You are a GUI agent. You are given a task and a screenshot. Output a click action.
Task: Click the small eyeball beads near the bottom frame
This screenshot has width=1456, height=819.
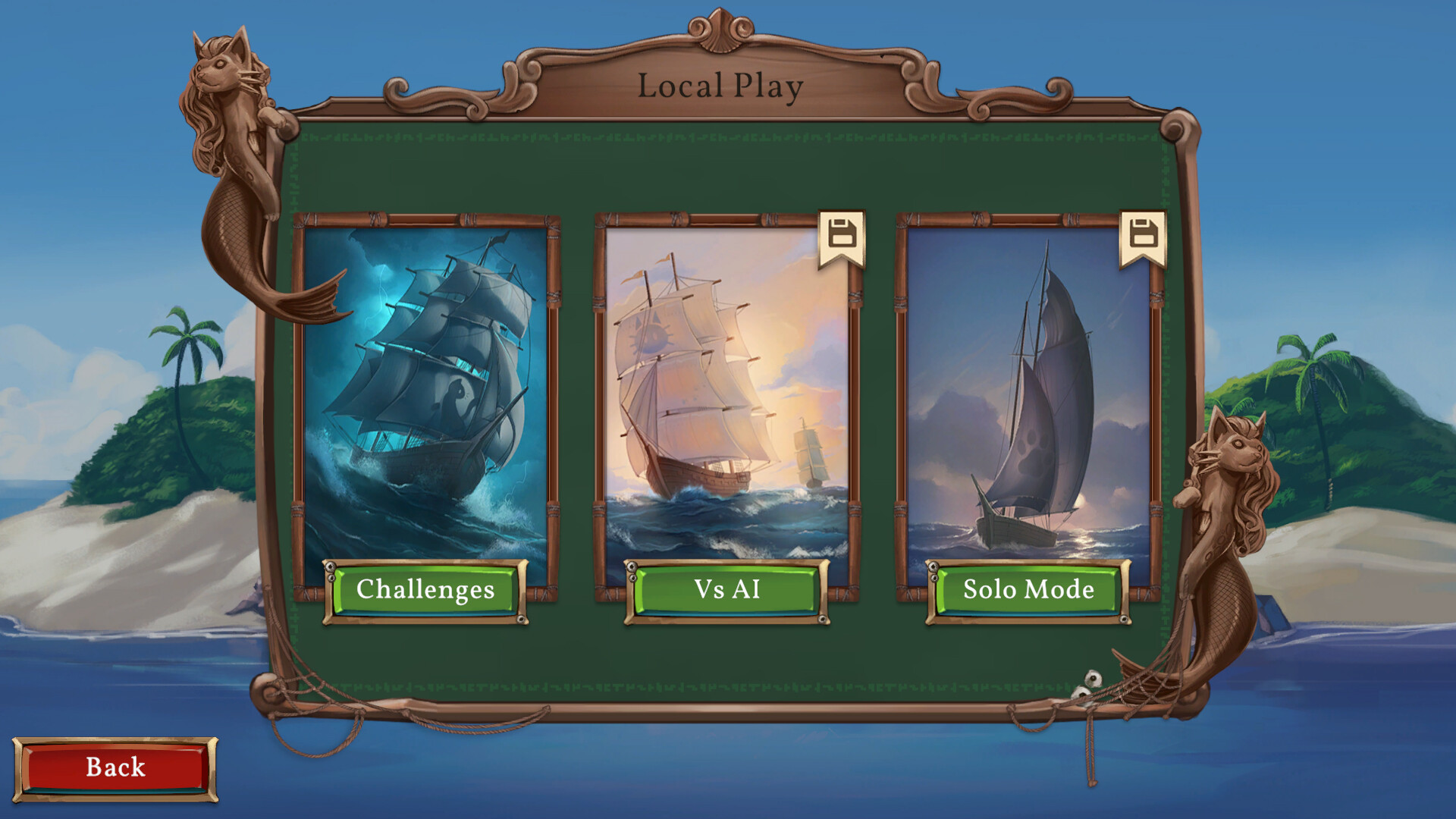pos(1087,685)
